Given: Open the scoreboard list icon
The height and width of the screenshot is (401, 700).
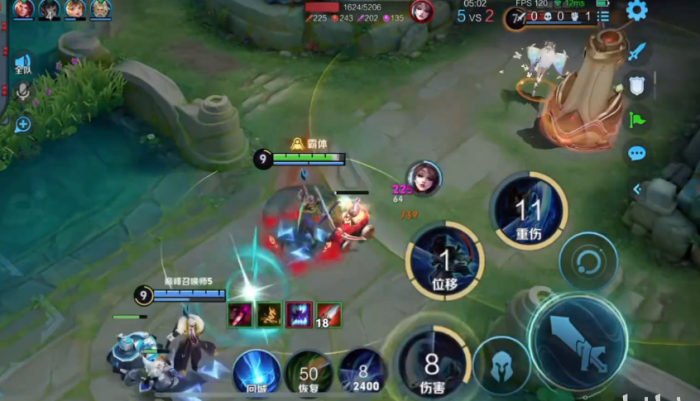Looking at the screenshot, I should [x=603, y=17].
